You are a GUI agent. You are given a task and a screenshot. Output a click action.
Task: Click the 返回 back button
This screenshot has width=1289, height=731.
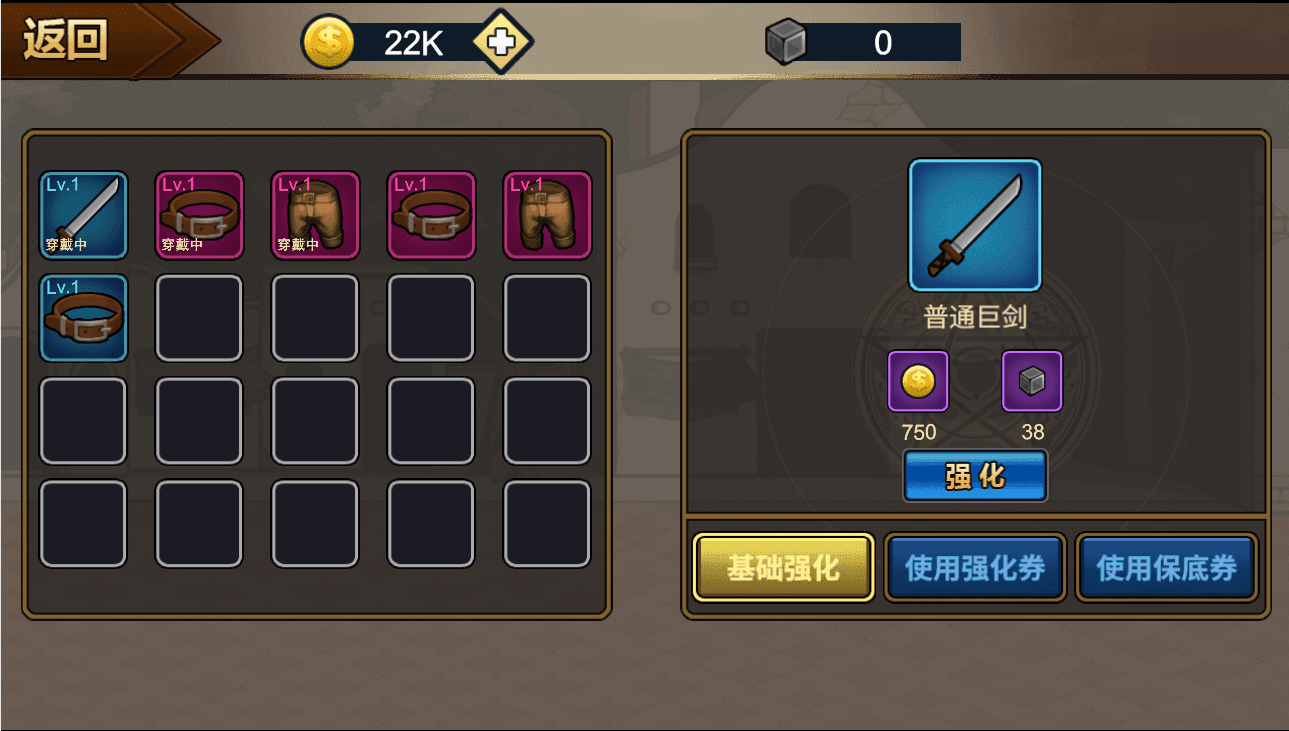point(63,40)
